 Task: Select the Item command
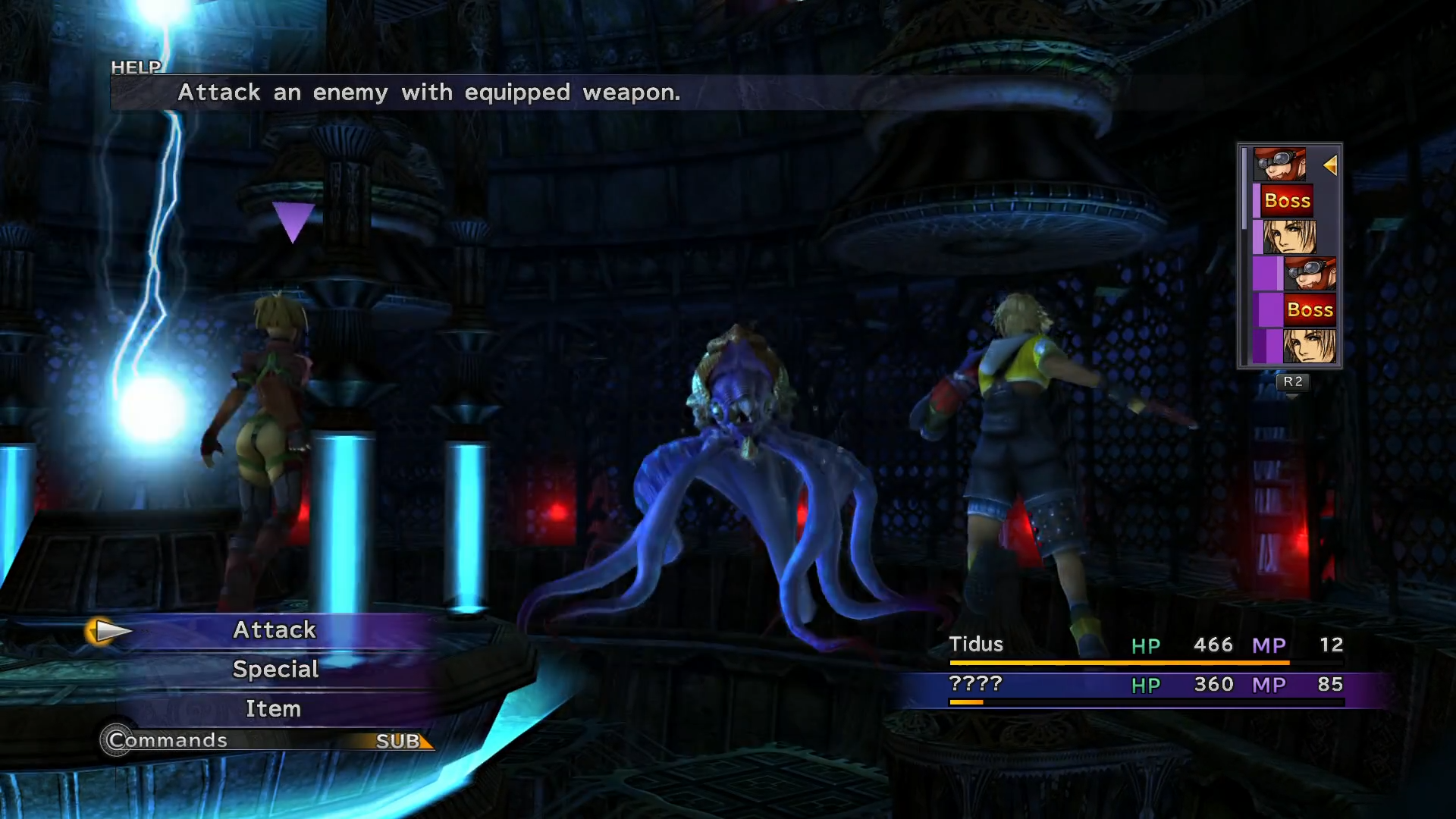pos(273,708)
